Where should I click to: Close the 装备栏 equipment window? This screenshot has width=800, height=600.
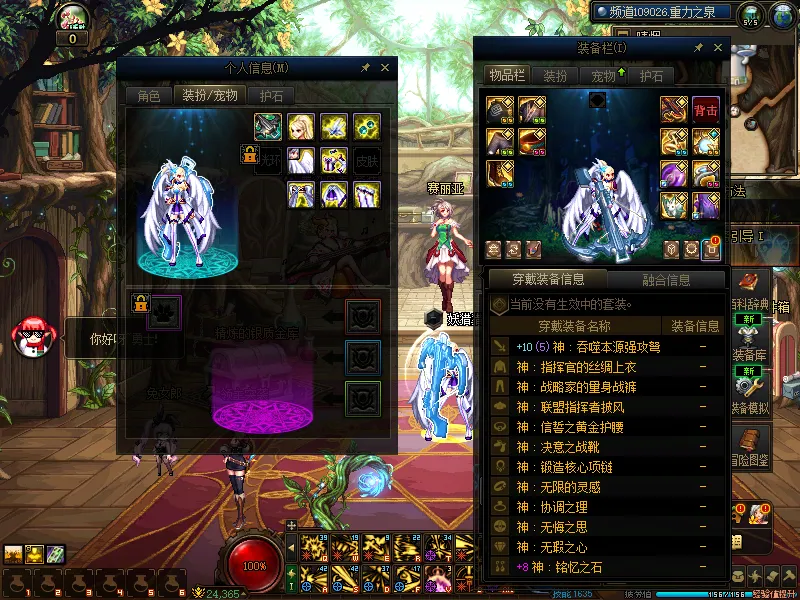[x=717, y=47]
